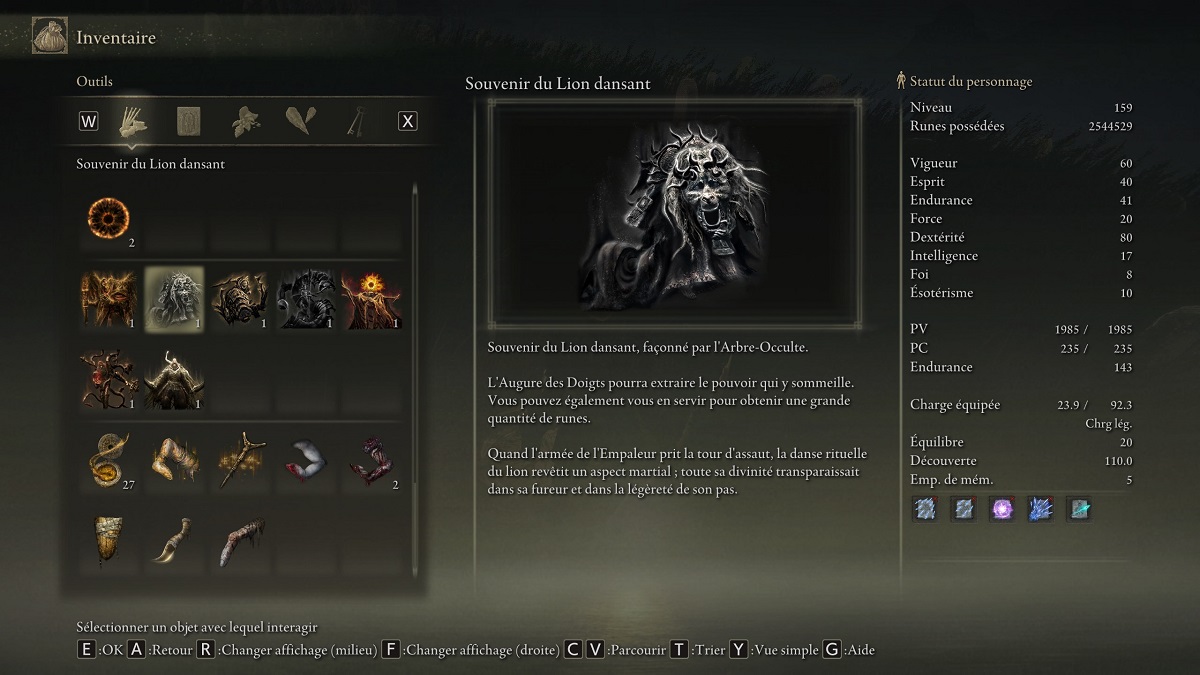Open the flower crafting materials tab

coord(244,121)
